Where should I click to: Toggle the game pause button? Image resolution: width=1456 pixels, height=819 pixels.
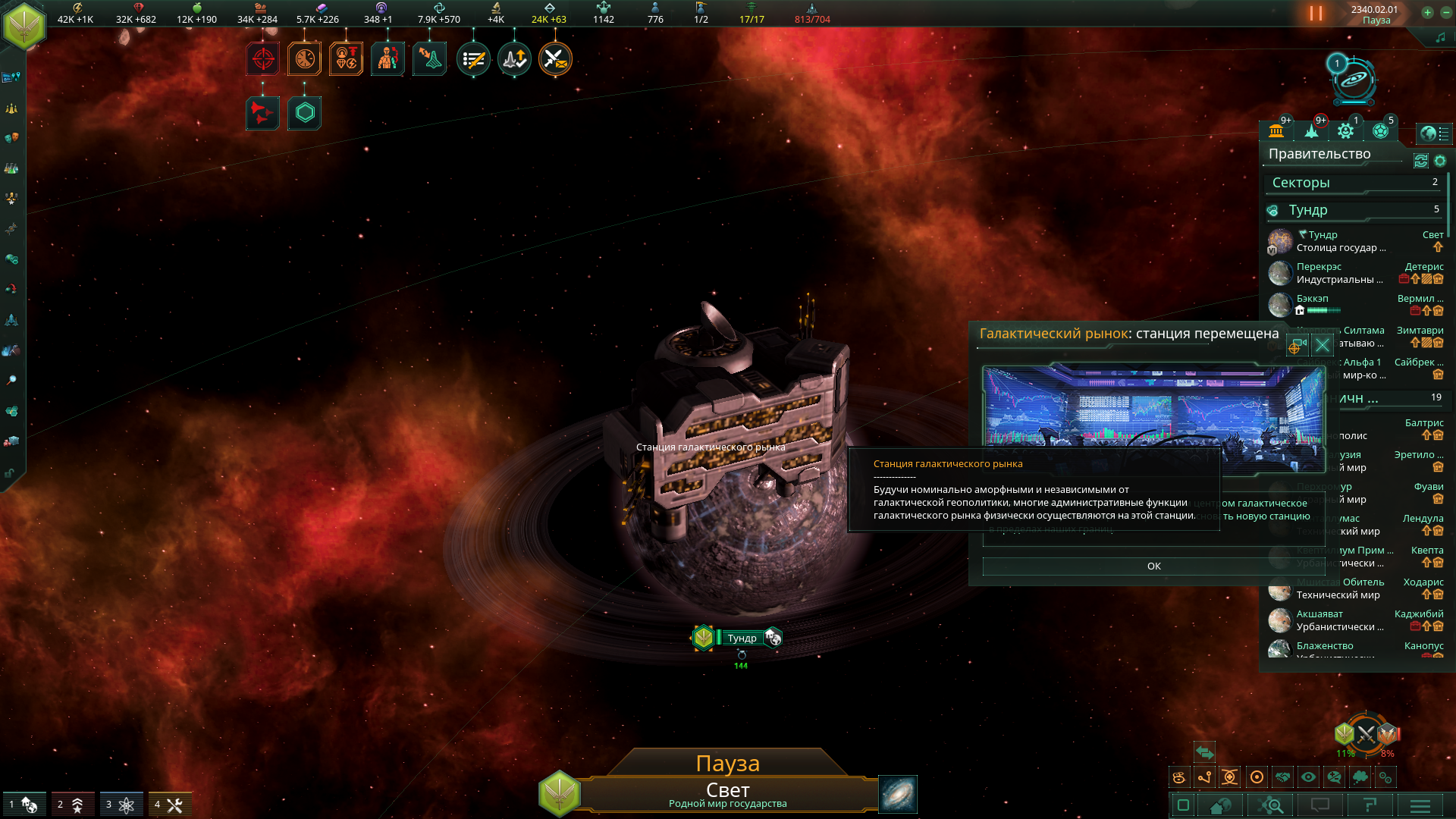pos(1316,14)
